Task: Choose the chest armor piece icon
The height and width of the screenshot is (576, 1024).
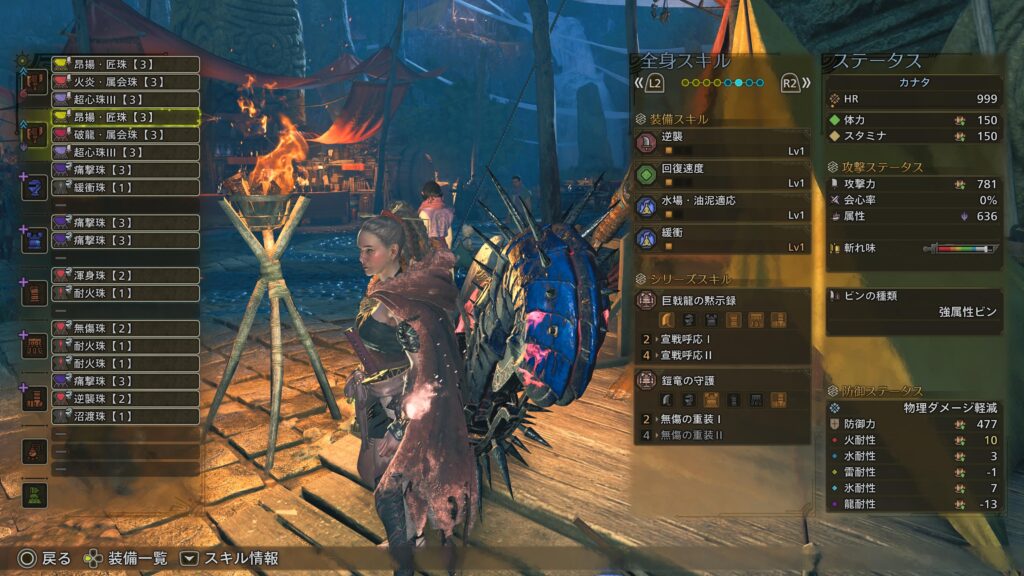Action: coord(35,240)
